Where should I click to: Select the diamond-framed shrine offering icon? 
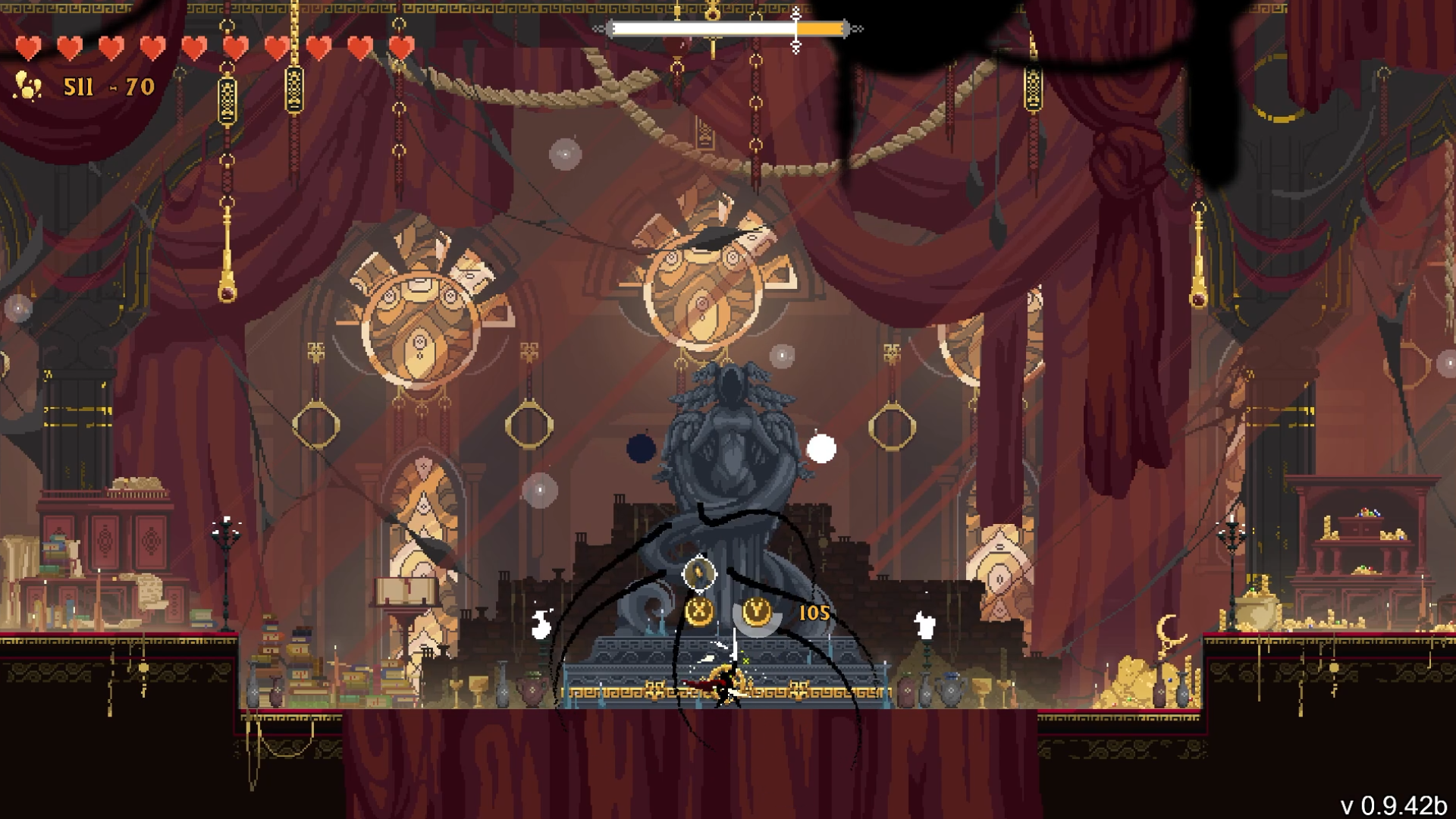tap(699, 573)
